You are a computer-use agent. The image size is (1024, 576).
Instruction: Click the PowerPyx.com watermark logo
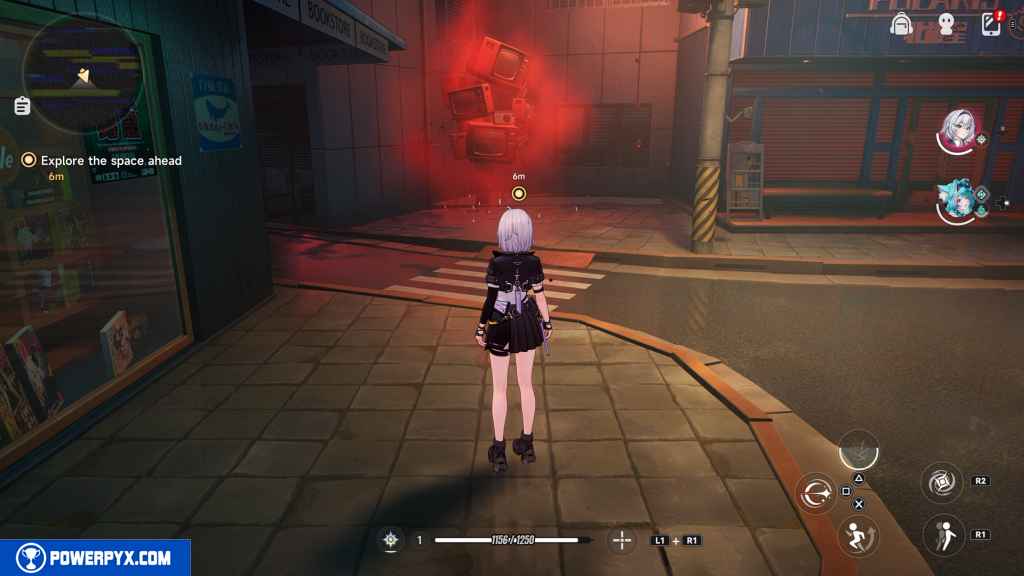95,558
